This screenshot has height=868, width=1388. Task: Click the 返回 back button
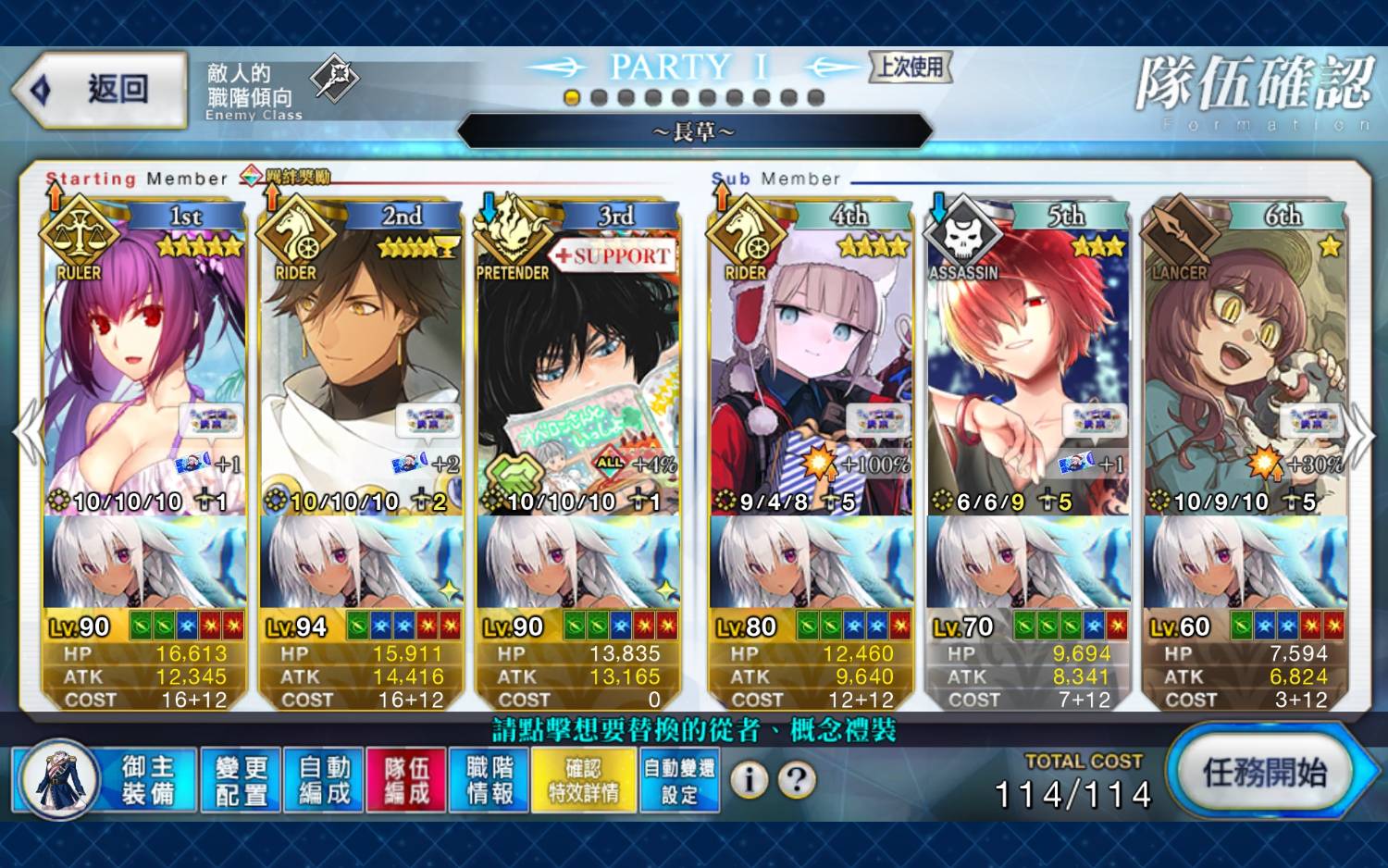[100, 90]
